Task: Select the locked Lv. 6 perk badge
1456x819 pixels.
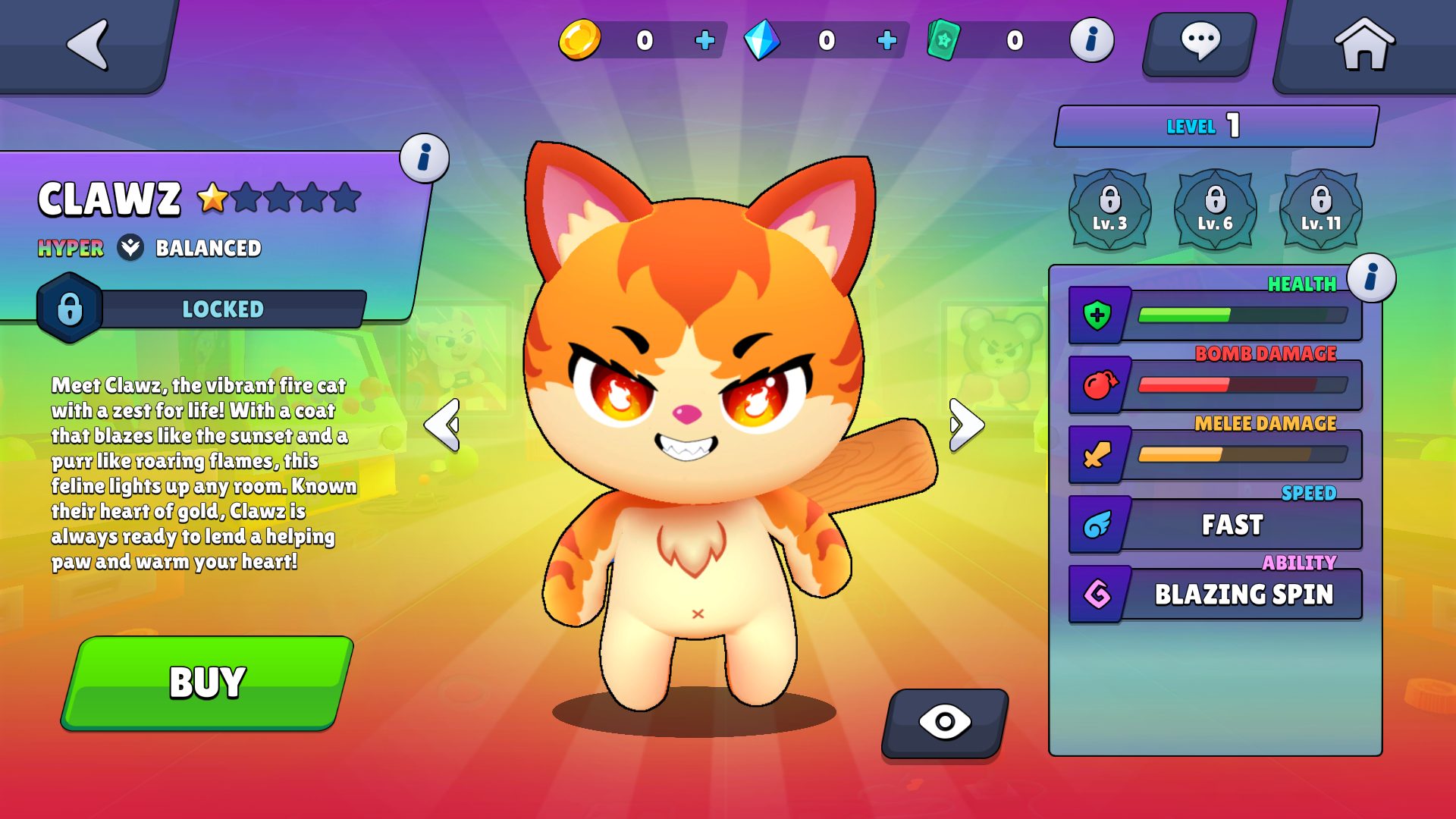Action: tap(1215, 209)
